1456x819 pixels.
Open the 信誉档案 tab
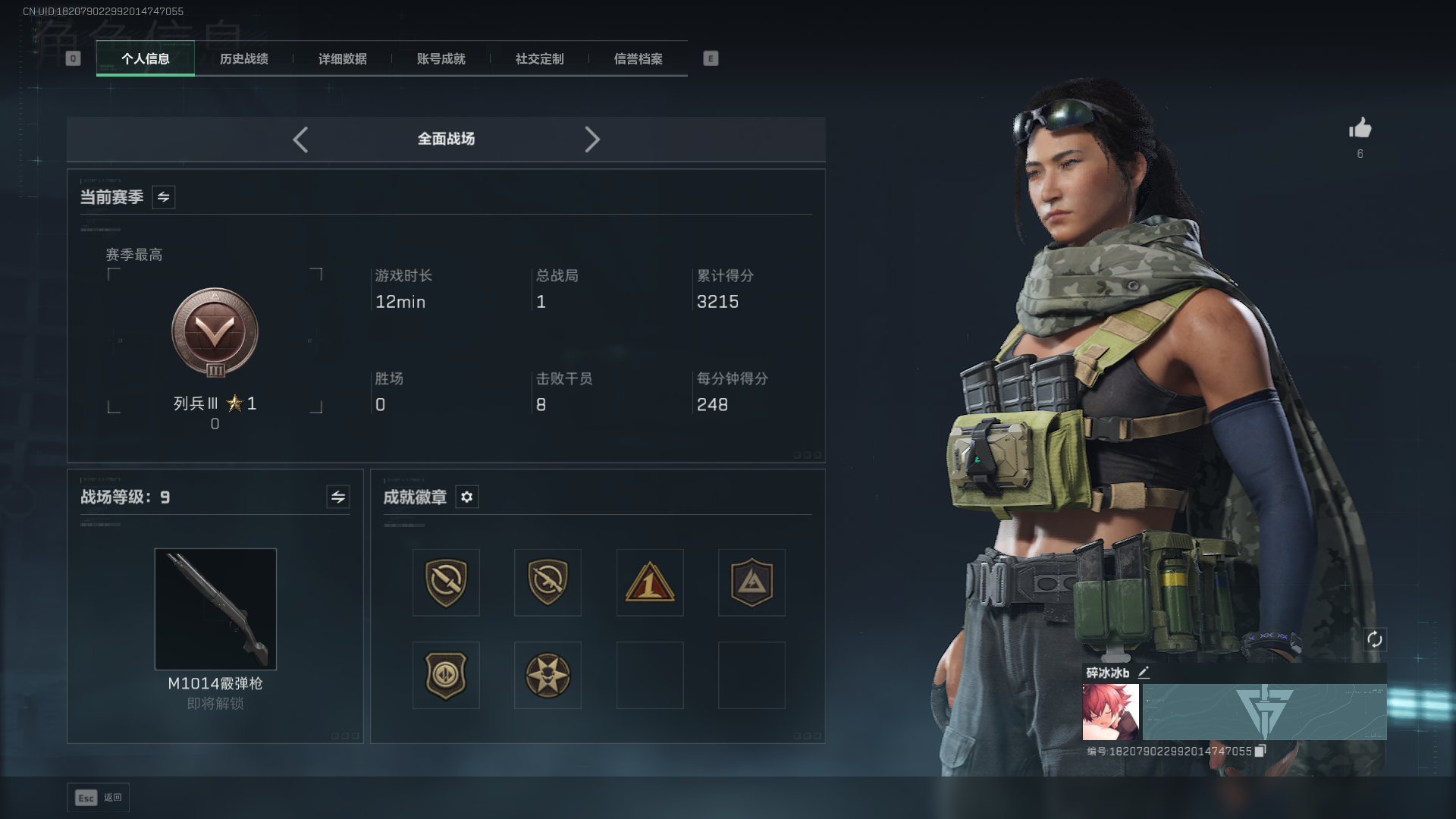pyautogui.click(x=638, y=58)
